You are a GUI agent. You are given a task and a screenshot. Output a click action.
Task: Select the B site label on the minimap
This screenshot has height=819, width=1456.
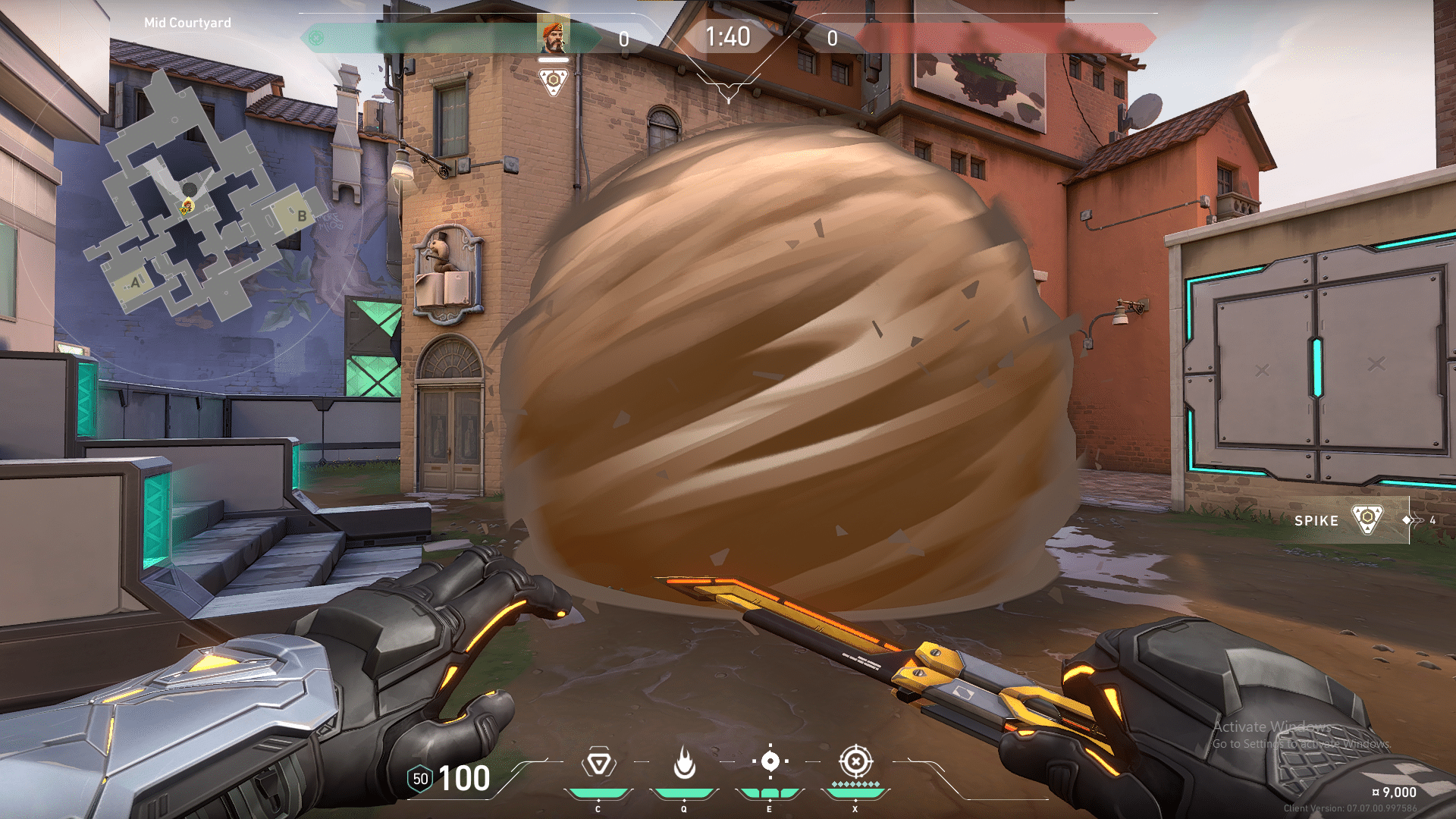tap(303, 215)
